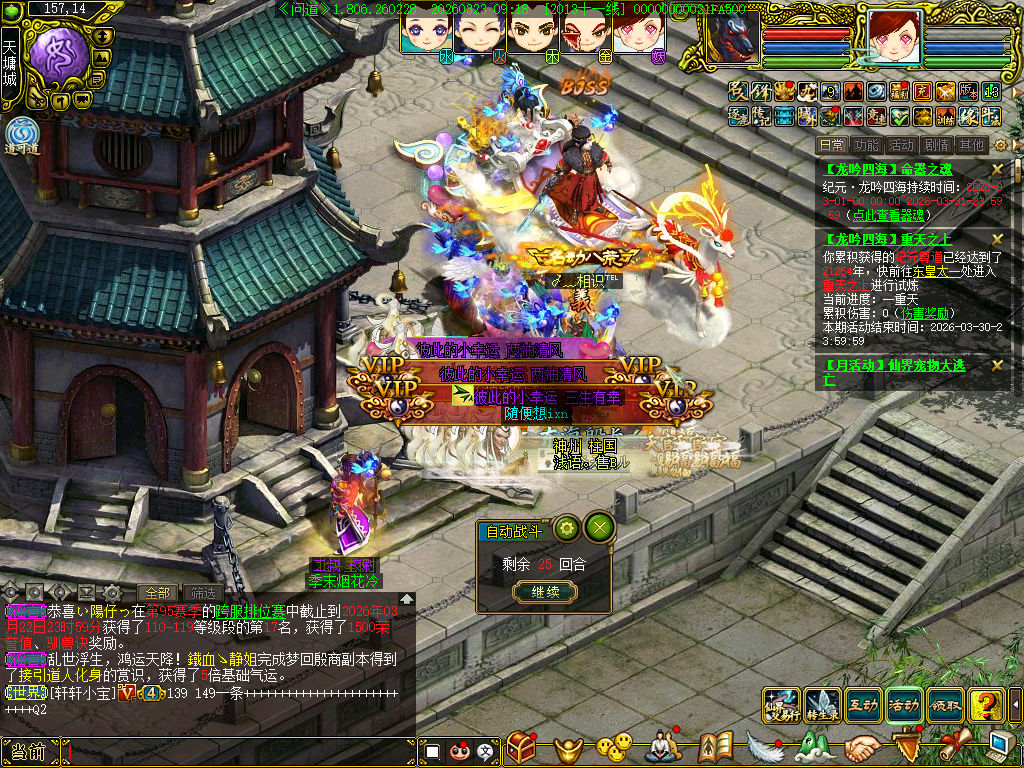Screen dimensions: 1024x768
Task: Open the 其他 tab
Action: pyautogui.click(x=970, y=145)
